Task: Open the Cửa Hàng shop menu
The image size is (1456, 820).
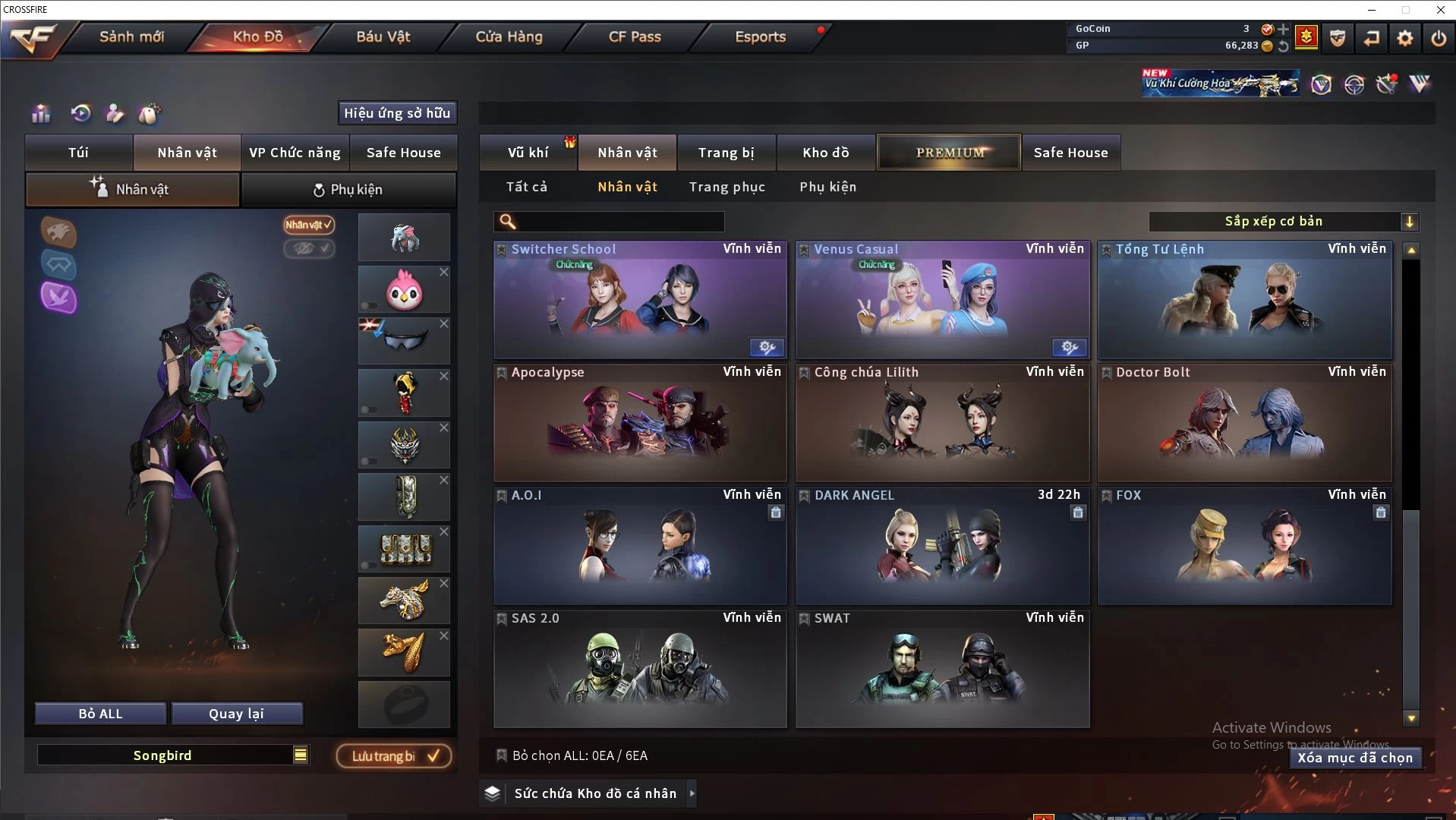Action: (509, 36)
